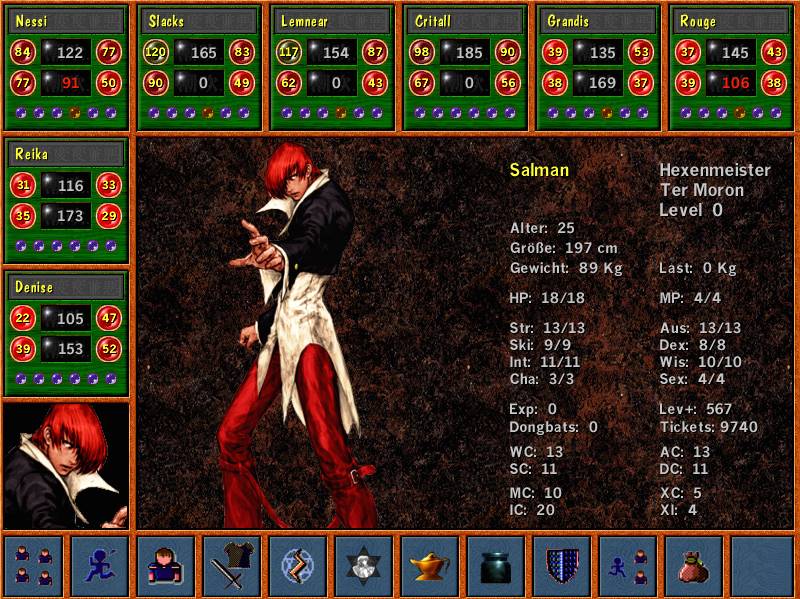Select party member Slacks' panel
The width and height of the screenshot is (800, 599).
click(199, 67)
